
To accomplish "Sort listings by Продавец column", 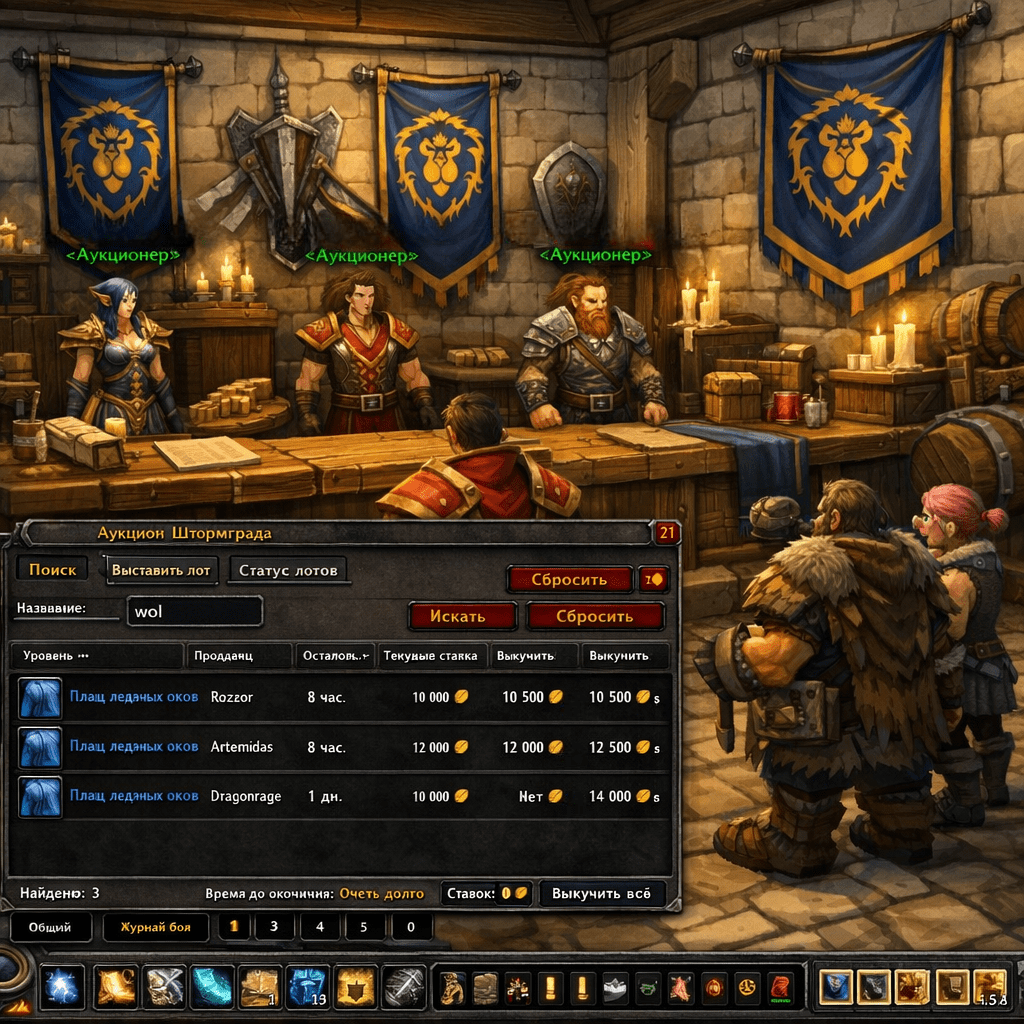I will pyautogui.click(x=238, y=656).
